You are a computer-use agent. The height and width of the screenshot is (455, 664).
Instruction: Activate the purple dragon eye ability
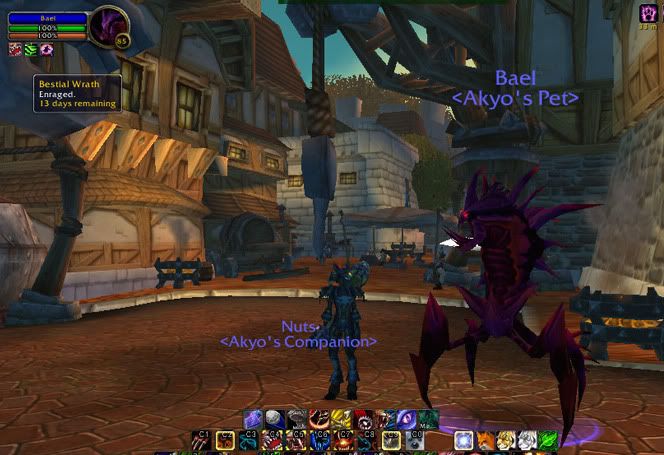pyautogui.click(x=406, y=419)
